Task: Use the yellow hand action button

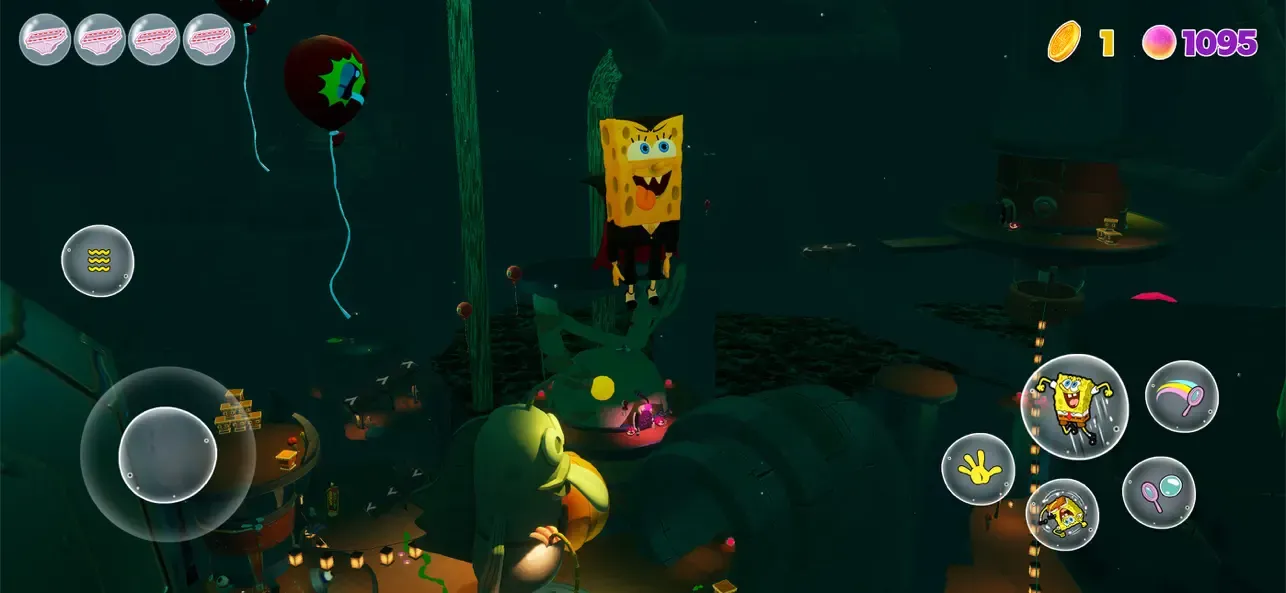Action: pos(977,469)
